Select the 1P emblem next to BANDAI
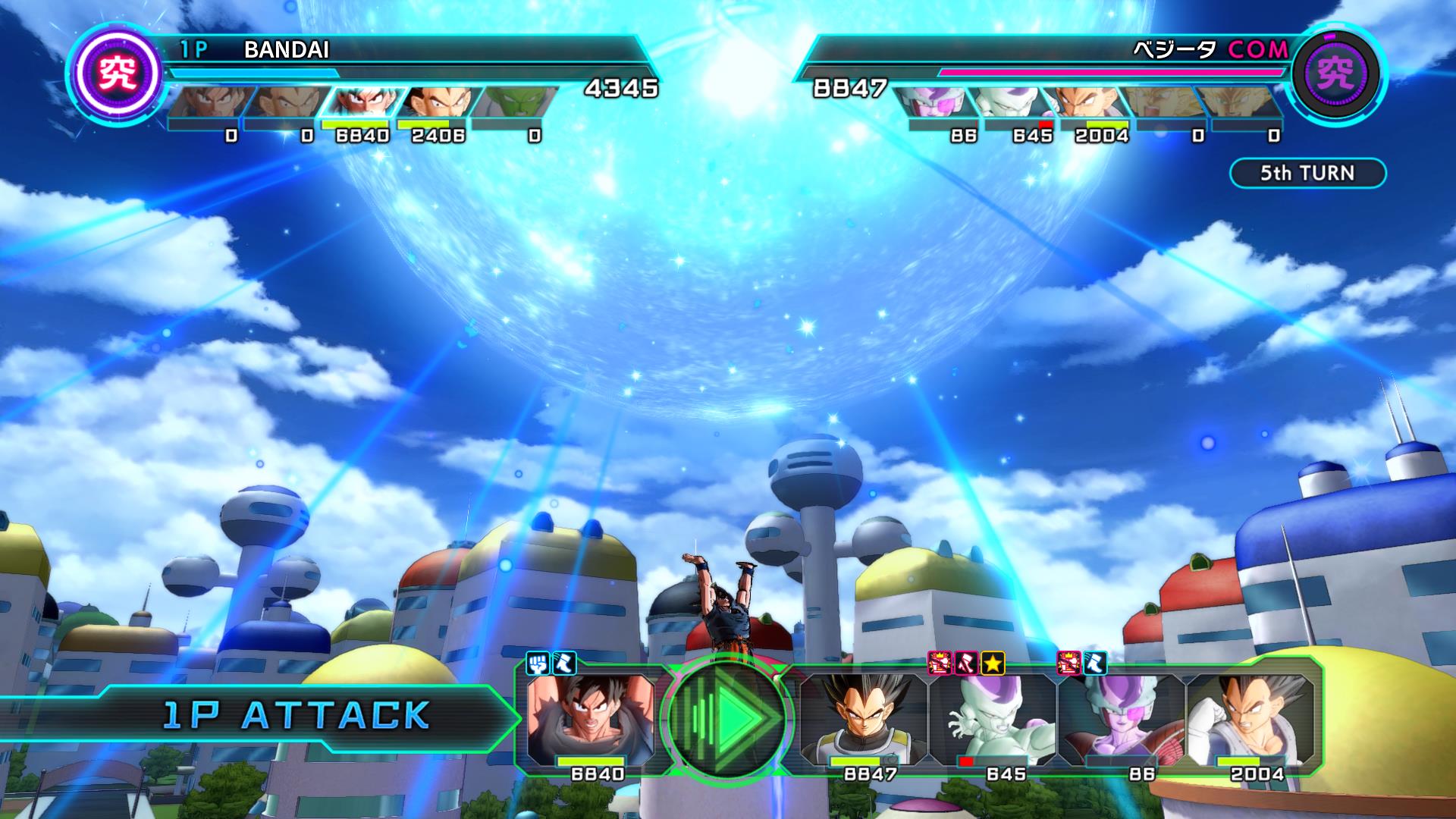 (x=119, y=74)
